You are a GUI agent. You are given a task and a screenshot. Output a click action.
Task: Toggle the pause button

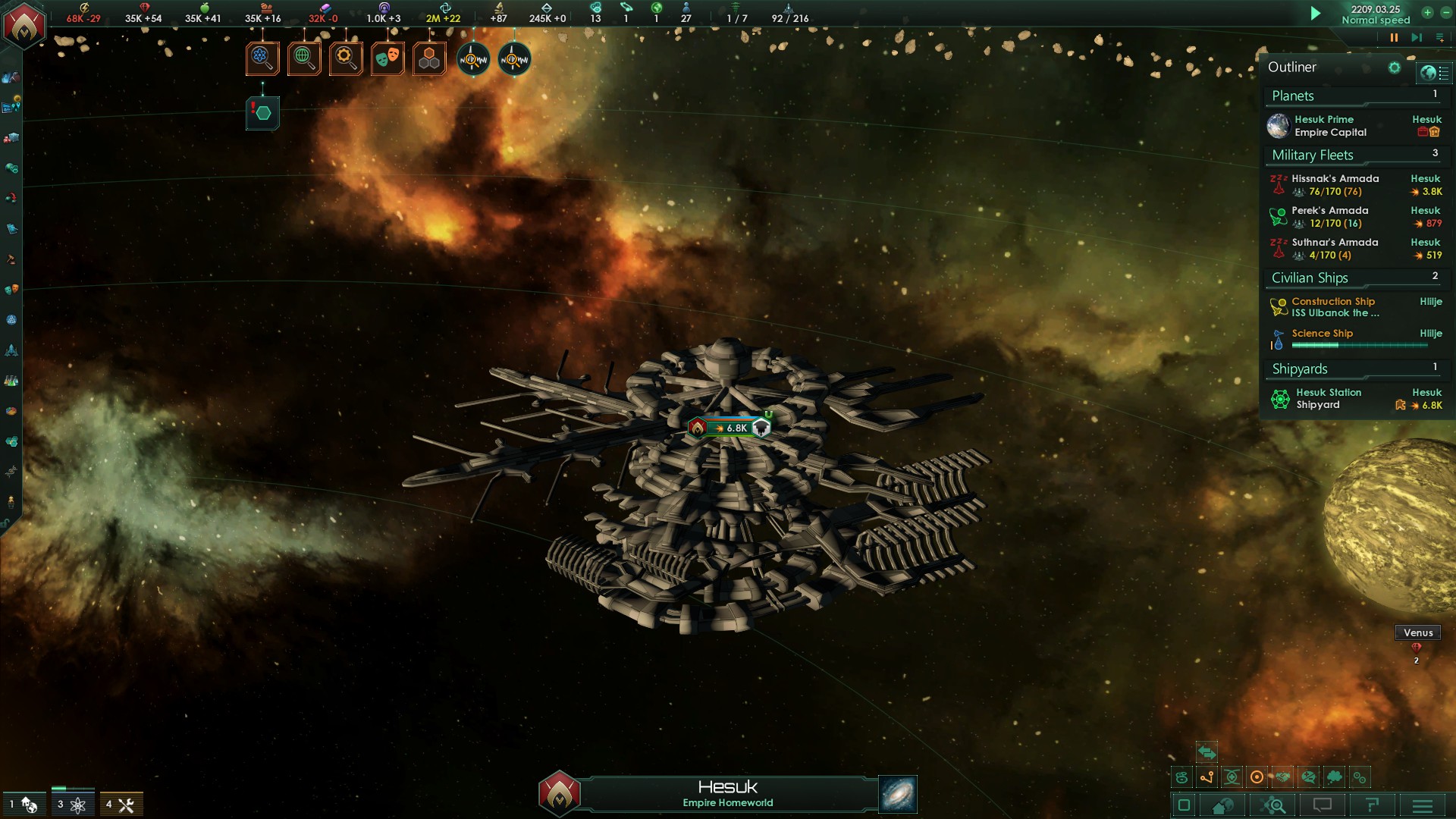pos(1394,37)
